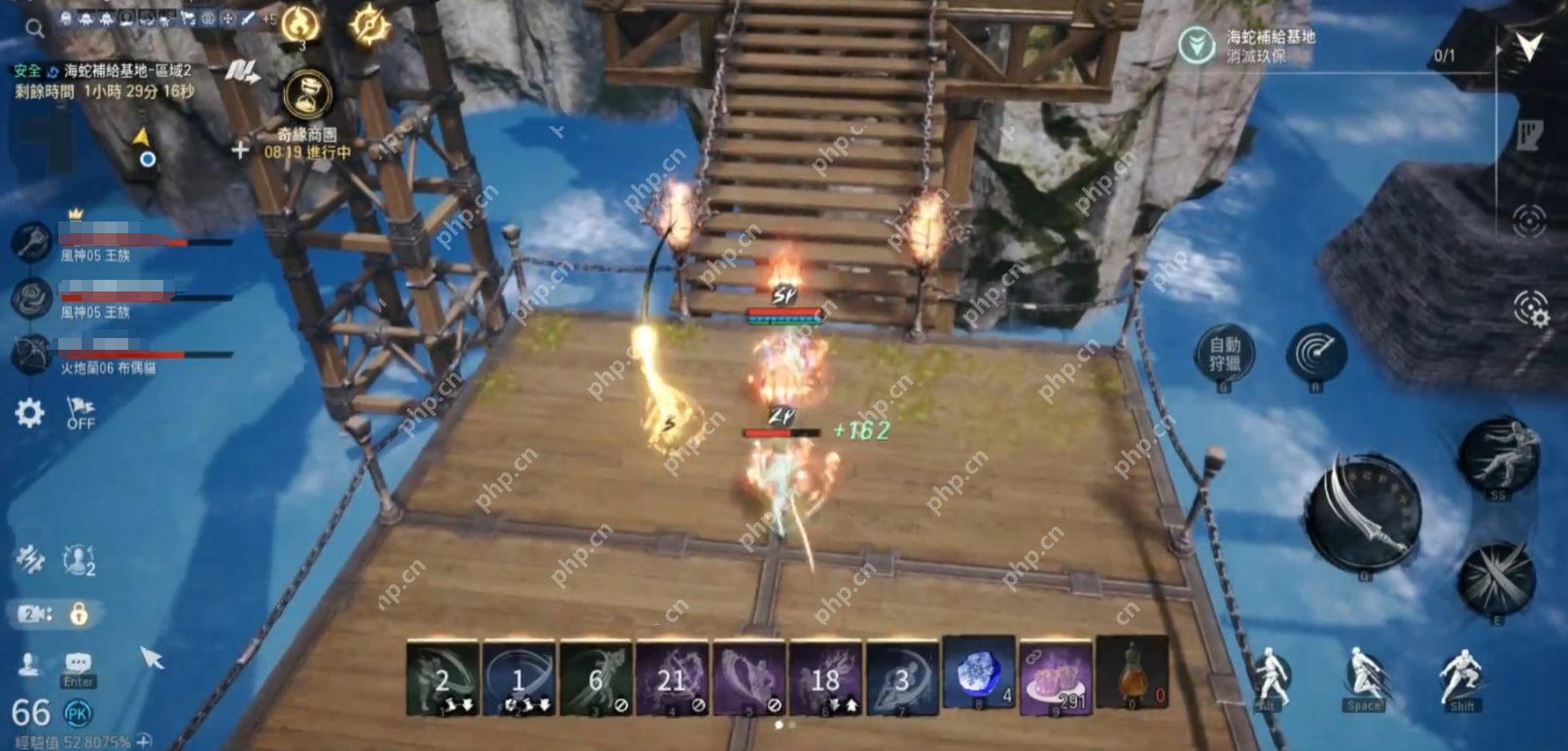Click the padlock lock icon
Viewport: 1568px width, 751px height.
click(79, 614)
